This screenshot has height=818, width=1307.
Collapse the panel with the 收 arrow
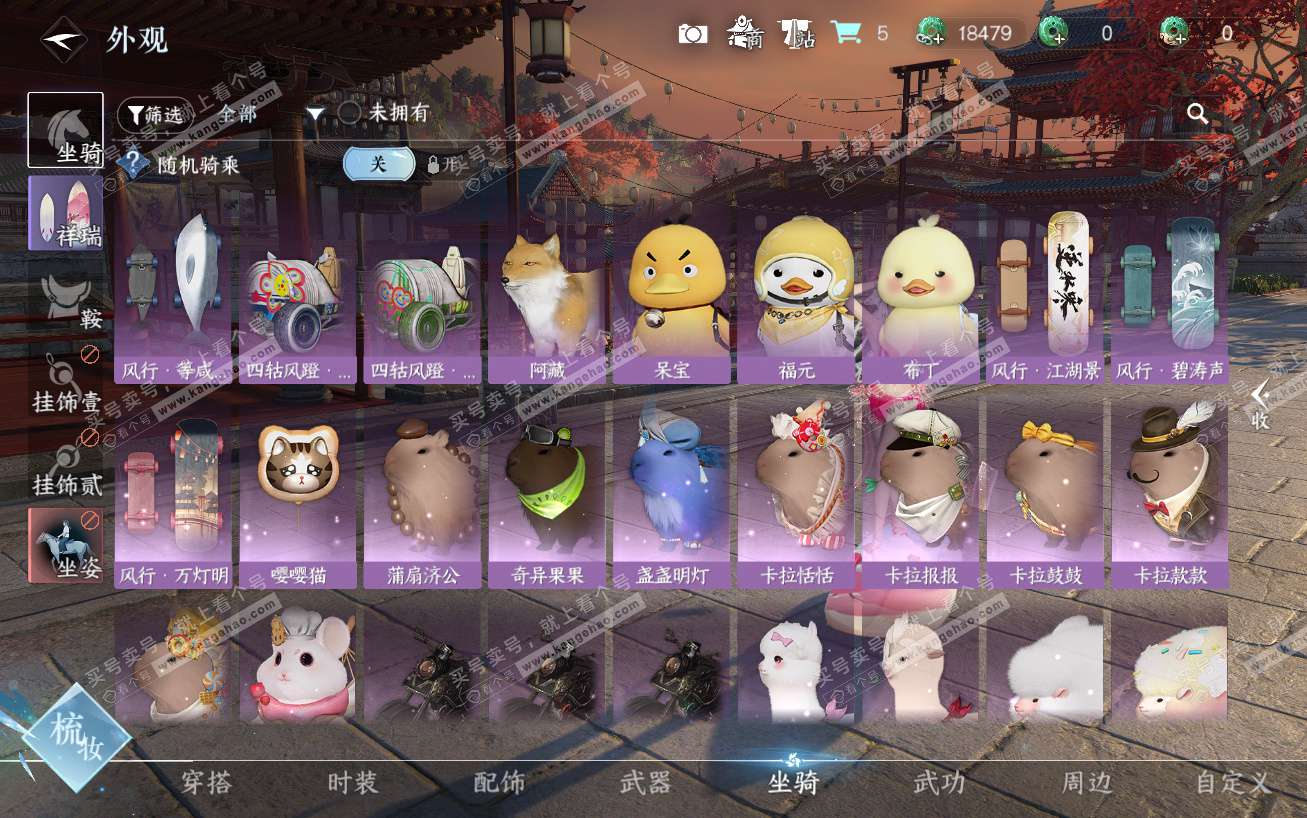(x=1260, y=404)
